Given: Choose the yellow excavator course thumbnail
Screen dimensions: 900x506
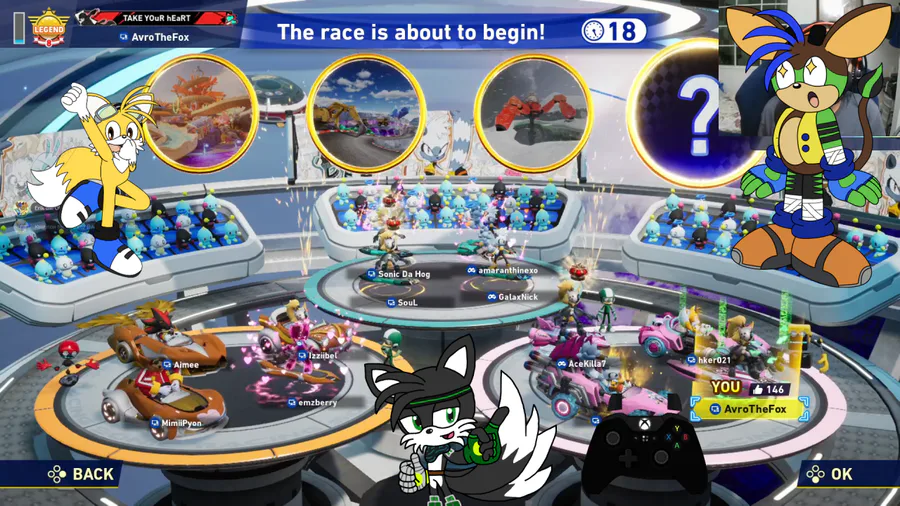Looking at the screenshot, I should click(365, 112).
